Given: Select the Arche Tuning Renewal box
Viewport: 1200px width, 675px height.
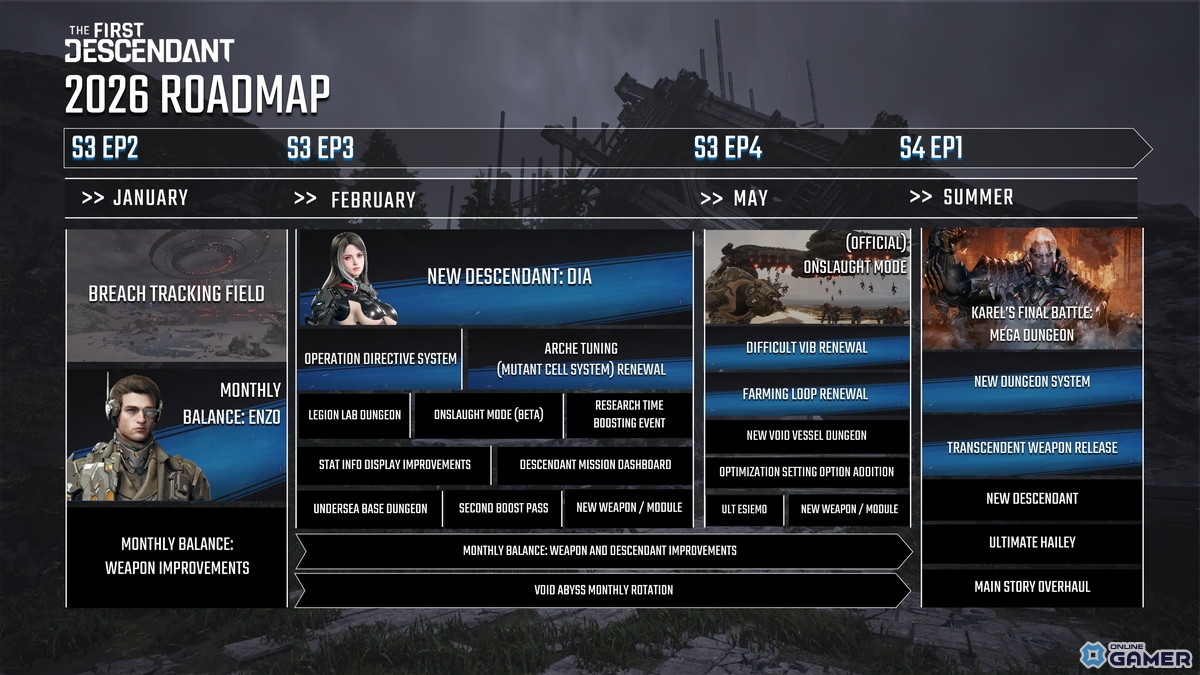Looking at the screenshot, I should click(x=580, y=359).
